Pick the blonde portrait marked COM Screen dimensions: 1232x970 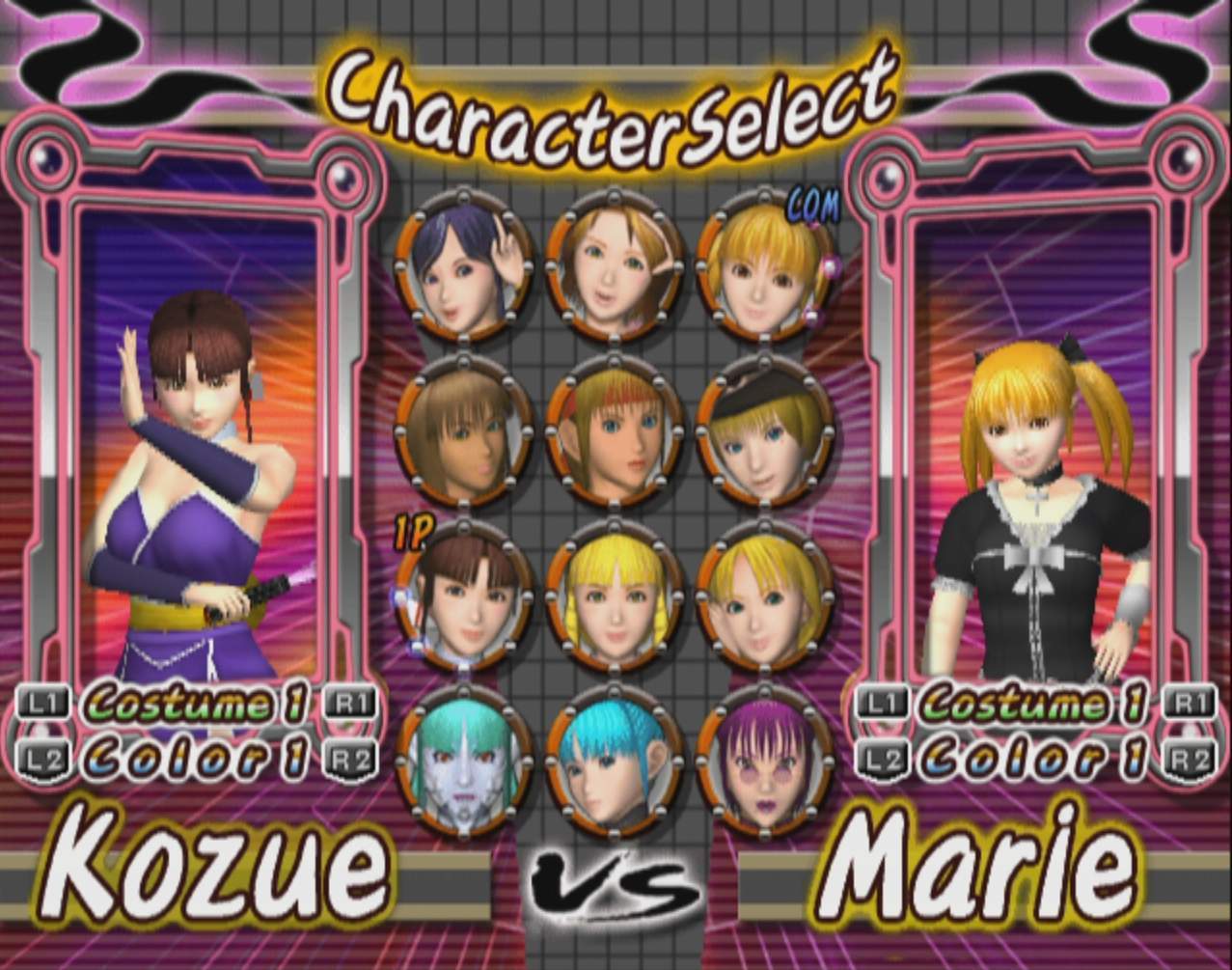coord(764,266)
